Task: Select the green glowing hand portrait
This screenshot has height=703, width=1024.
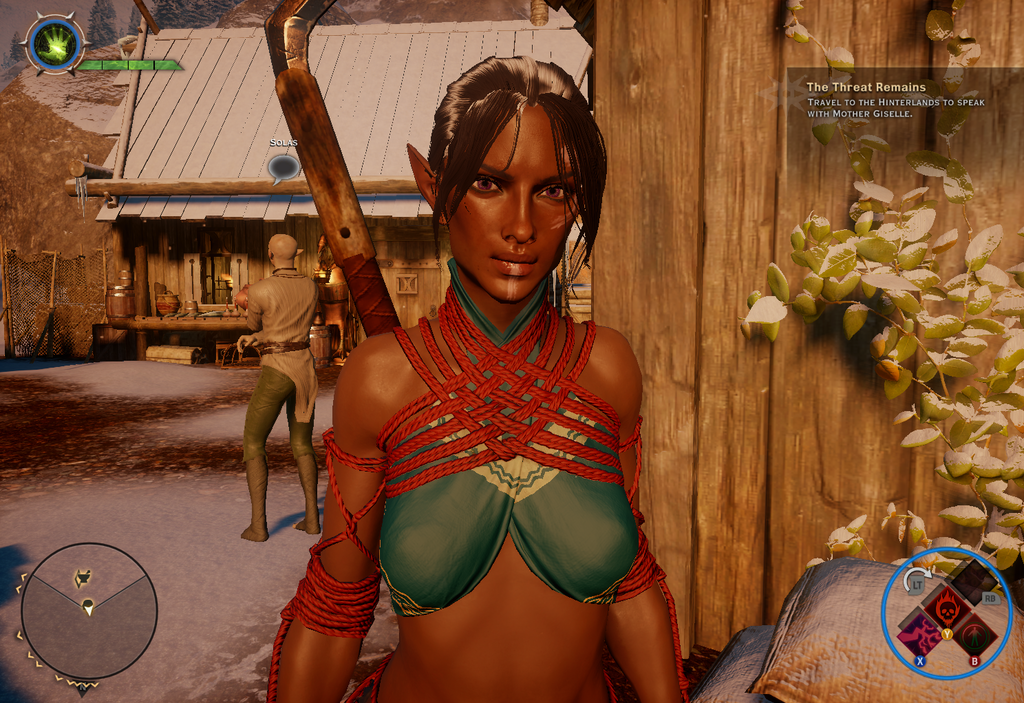Action: [x=54, y=44]
